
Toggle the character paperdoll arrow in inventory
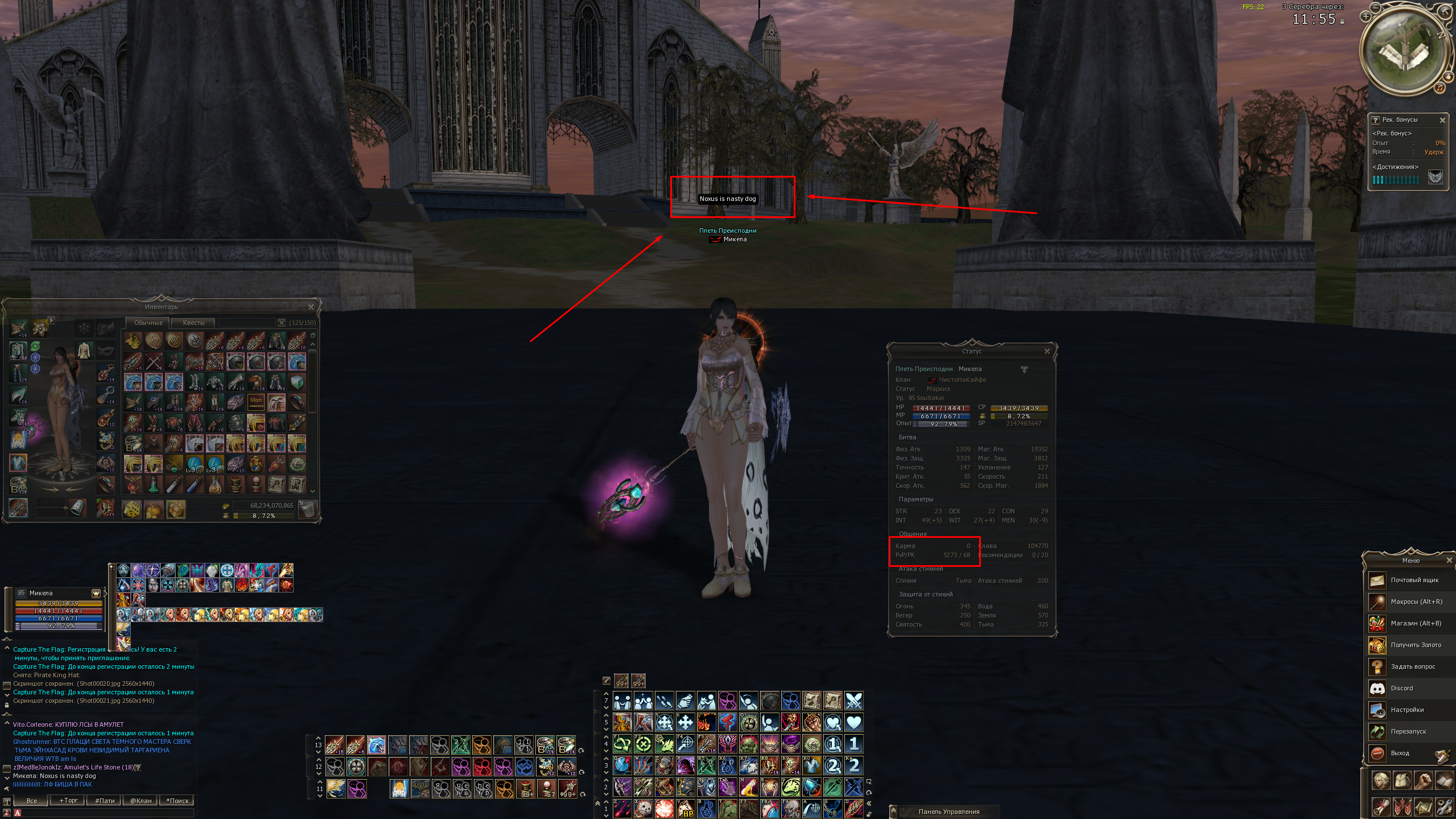pyautogui.click(x=51, y=321)
